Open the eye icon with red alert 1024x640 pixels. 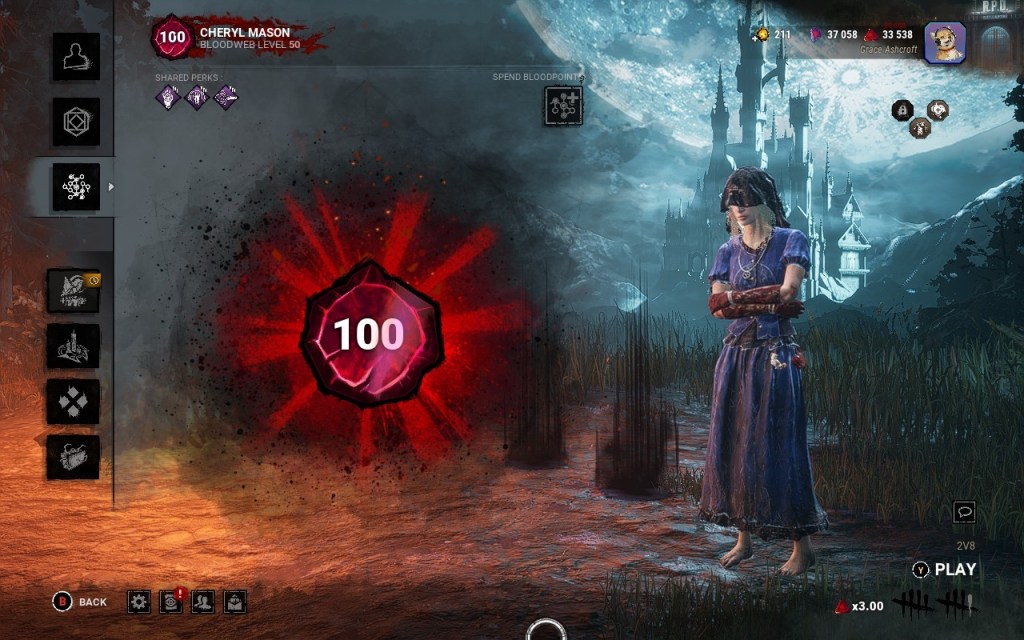coord(171,601)
